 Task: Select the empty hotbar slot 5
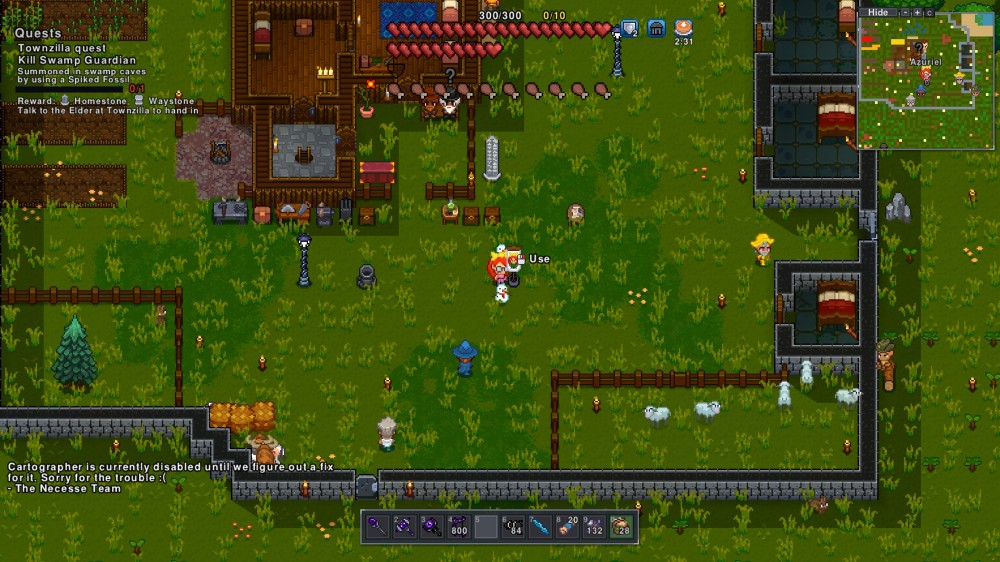pos(485,526)
